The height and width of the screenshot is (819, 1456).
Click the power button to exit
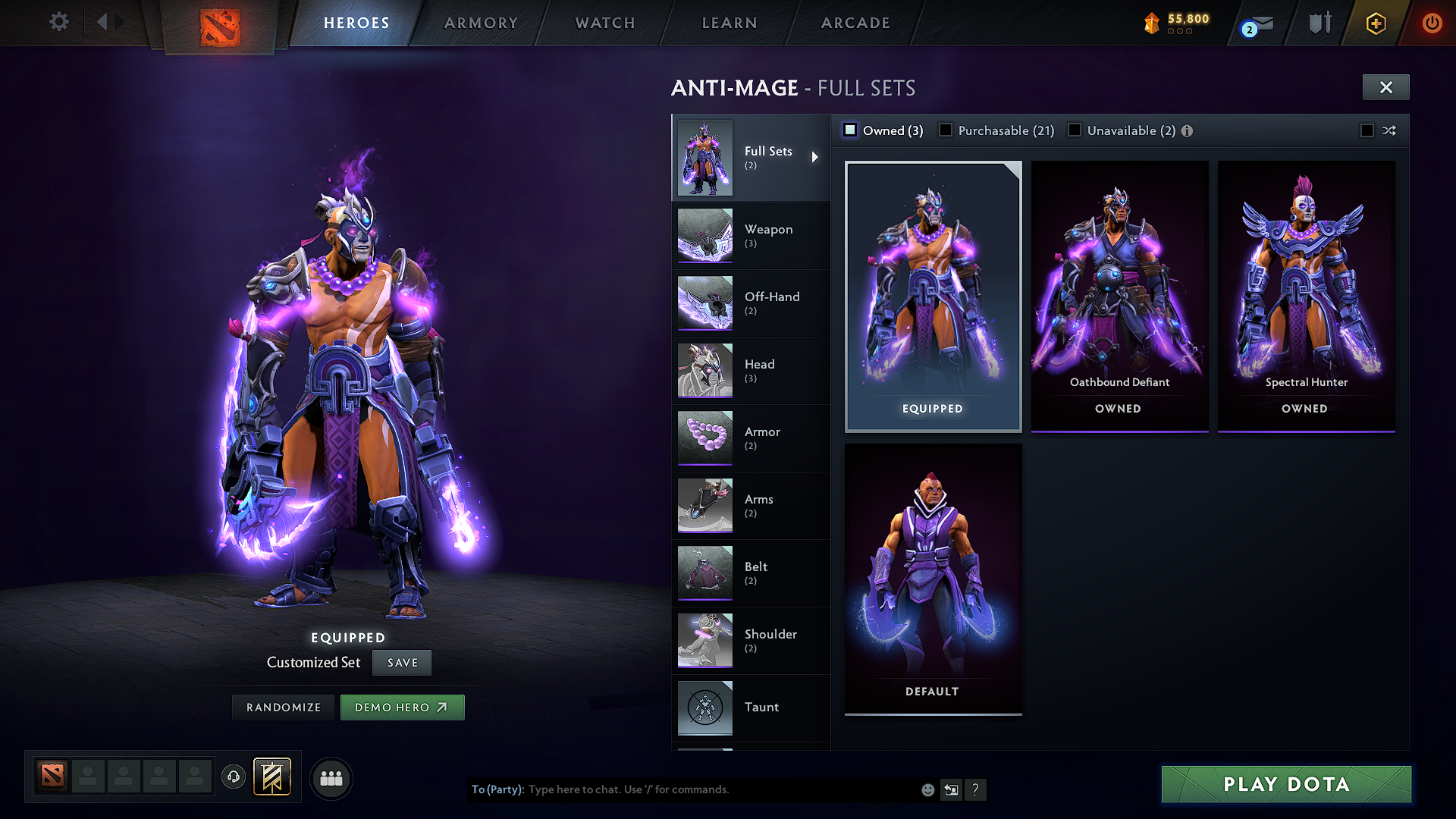[x=1432, y=23]
